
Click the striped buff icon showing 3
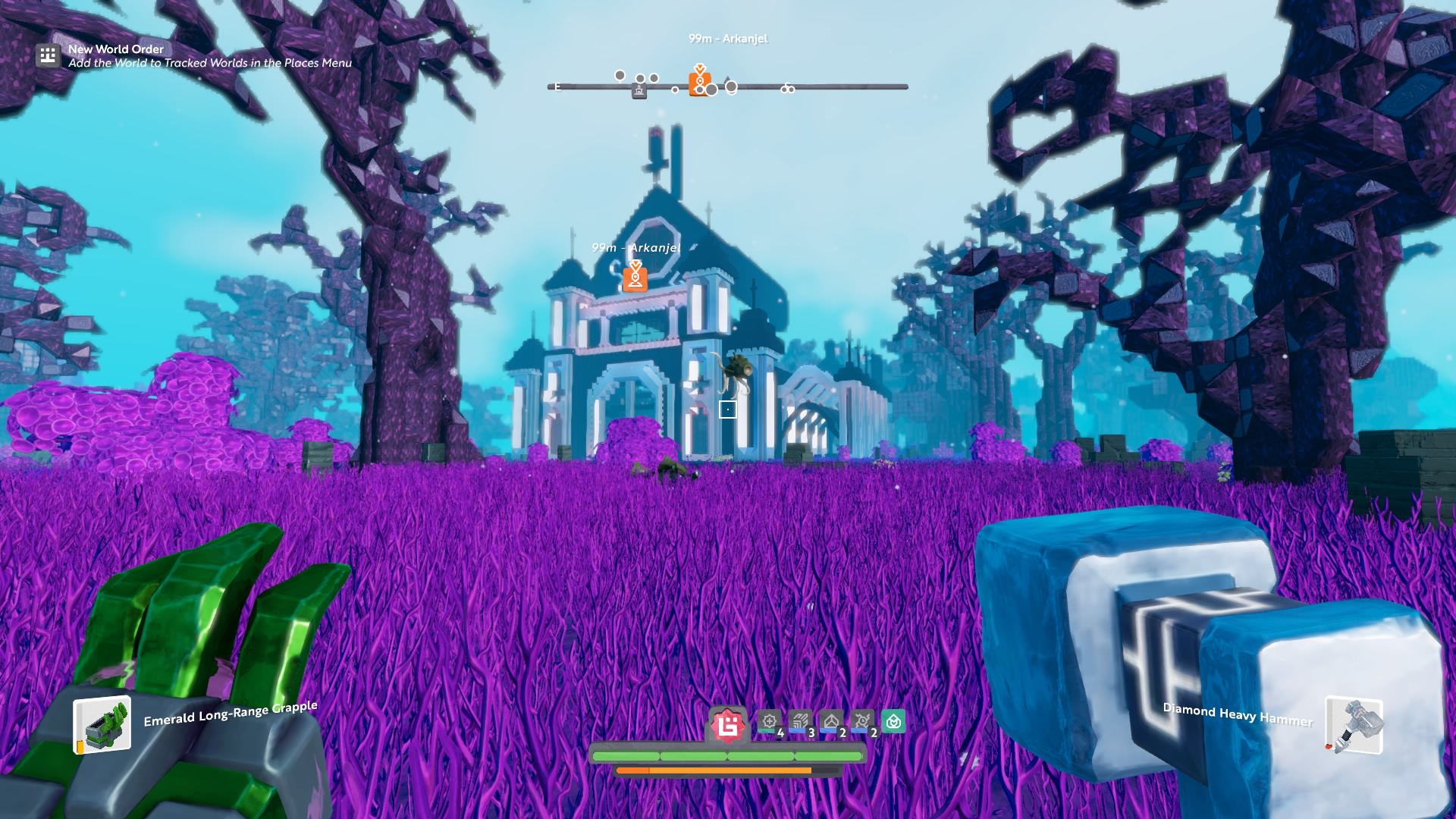point(800,721)
